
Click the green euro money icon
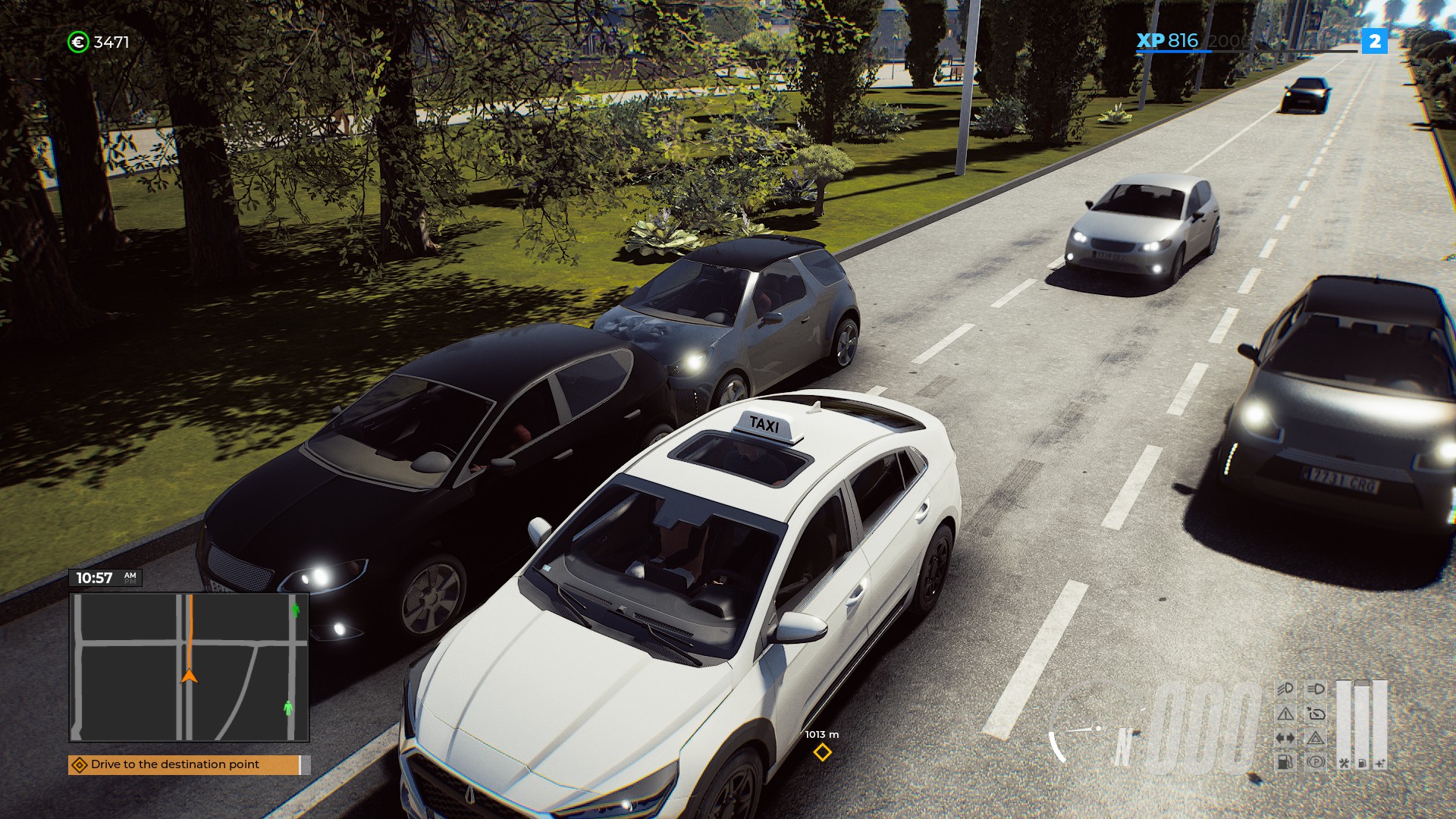[78, 42]
